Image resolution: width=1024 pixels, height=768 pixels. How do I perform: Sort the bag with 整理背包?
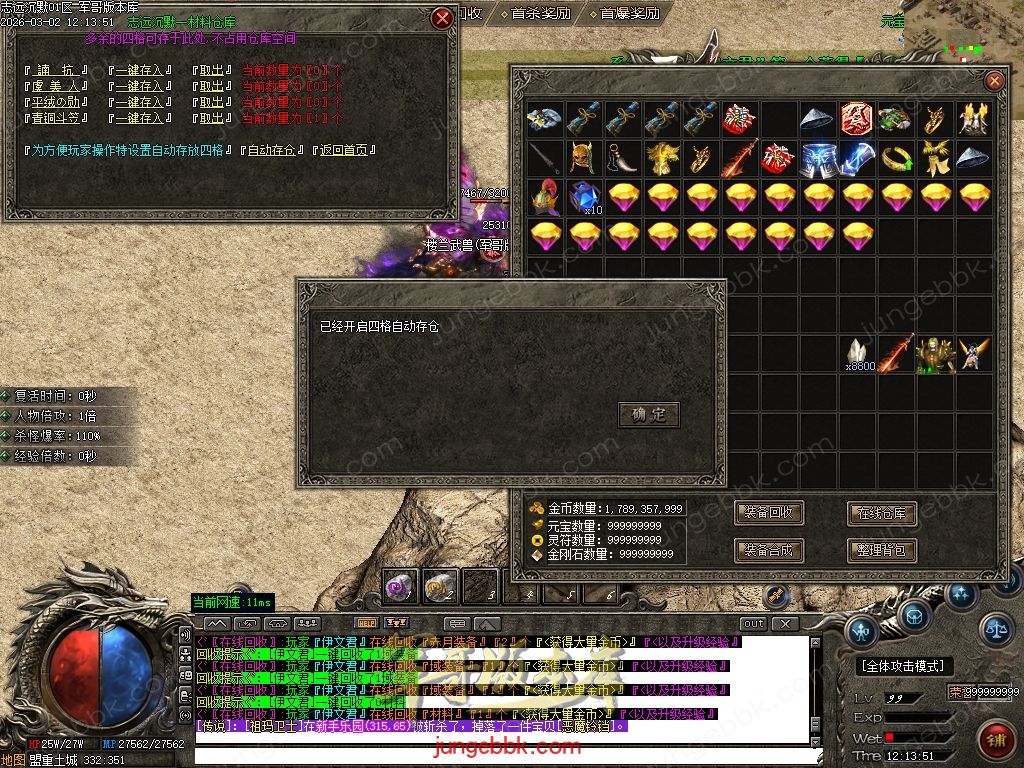[x=882, y=549]
